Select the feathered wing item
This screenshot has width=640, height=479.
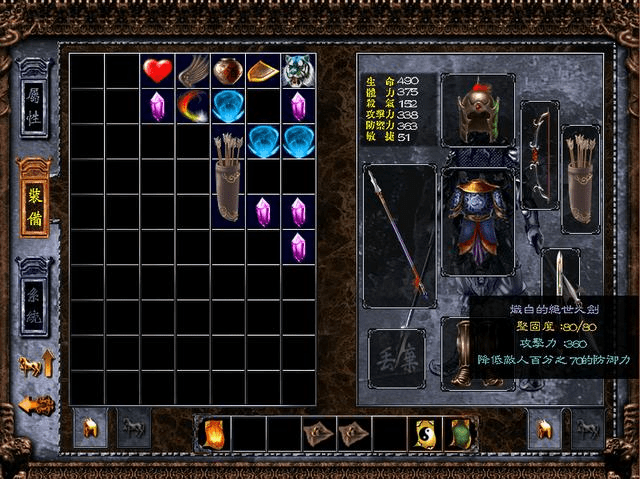192,70
